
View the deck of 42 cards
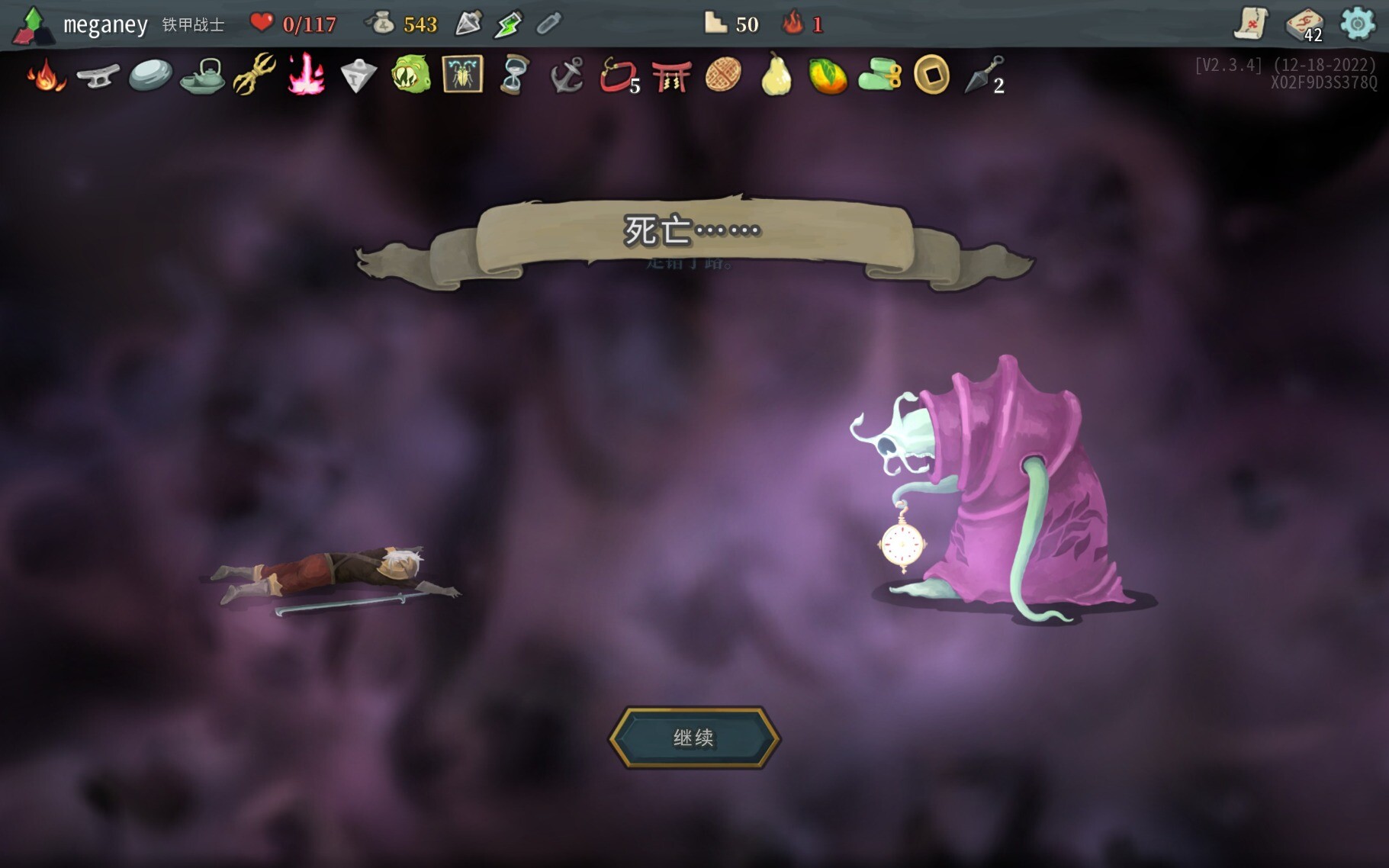pos(1304,24)
